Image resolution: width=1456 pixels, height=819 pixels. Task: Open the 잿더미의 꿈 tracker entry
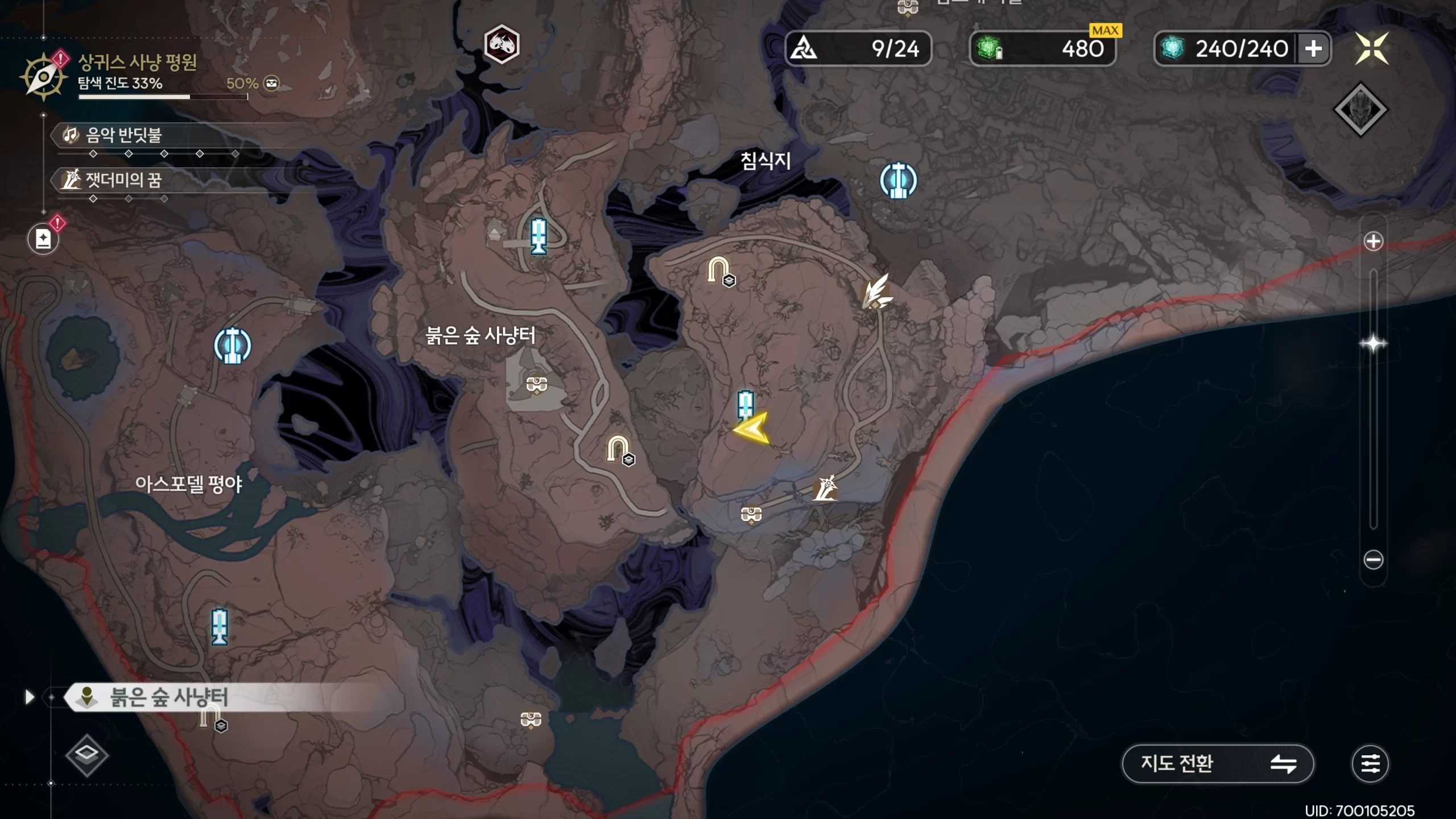point(124,180)
